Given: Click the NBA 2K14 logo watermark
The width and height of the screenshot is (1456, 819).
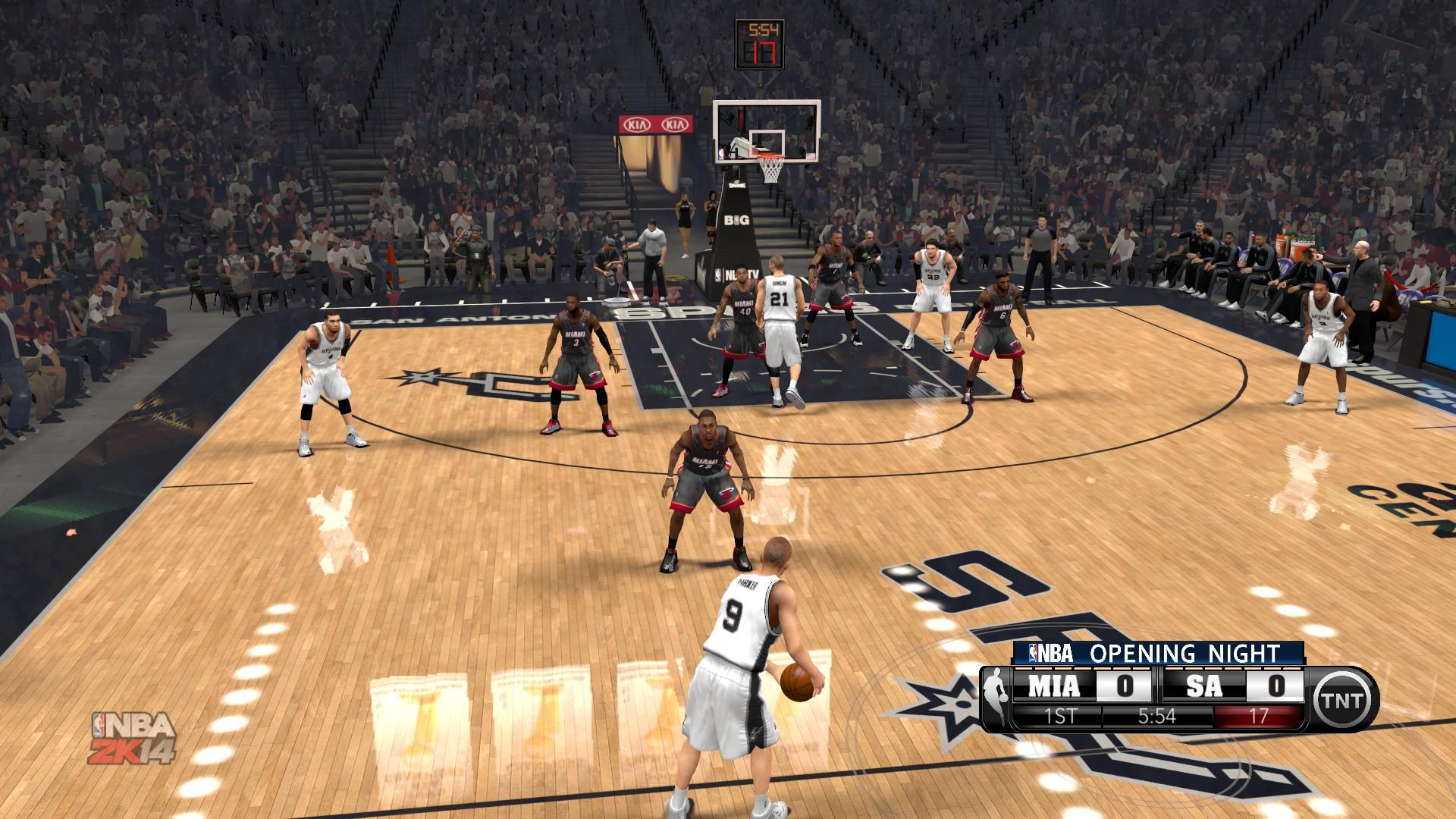Looking at the screenshot, I should [x=133, y=738].
